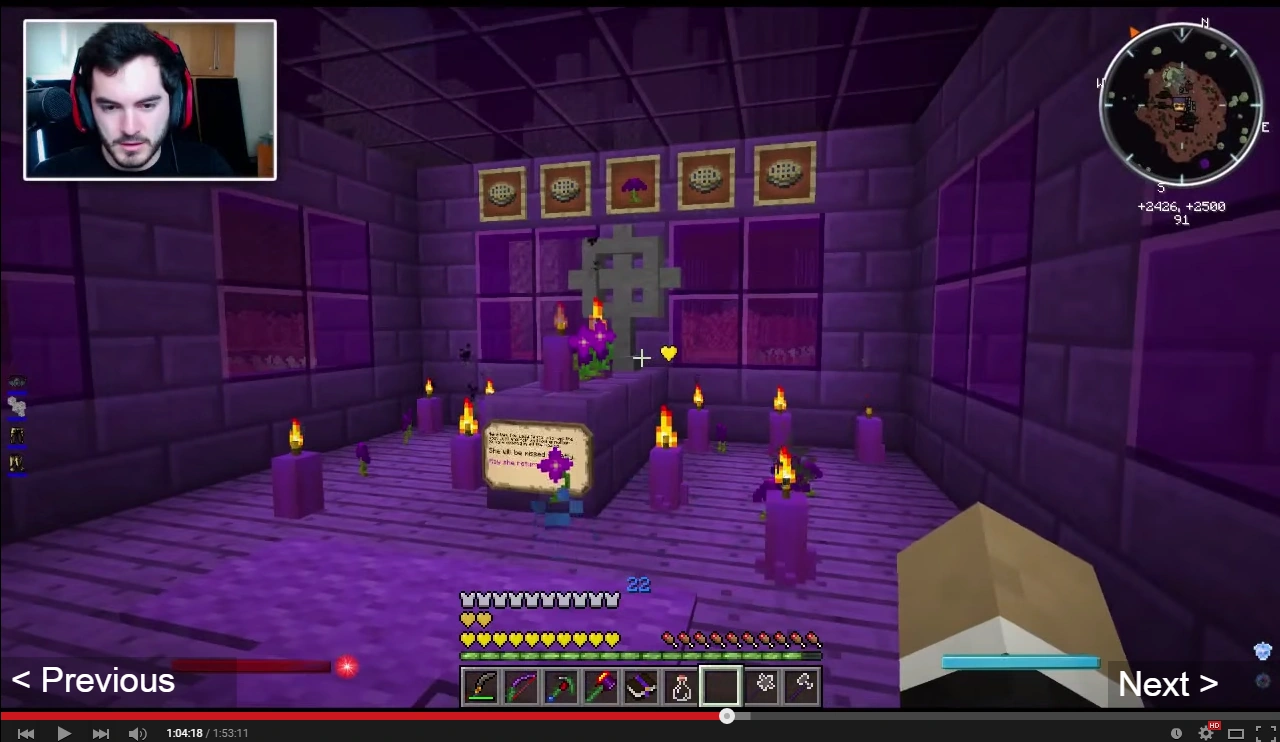Click the Watch Later clock icon
Screen dimensions: 1280x742
[x=1177, y=733]
